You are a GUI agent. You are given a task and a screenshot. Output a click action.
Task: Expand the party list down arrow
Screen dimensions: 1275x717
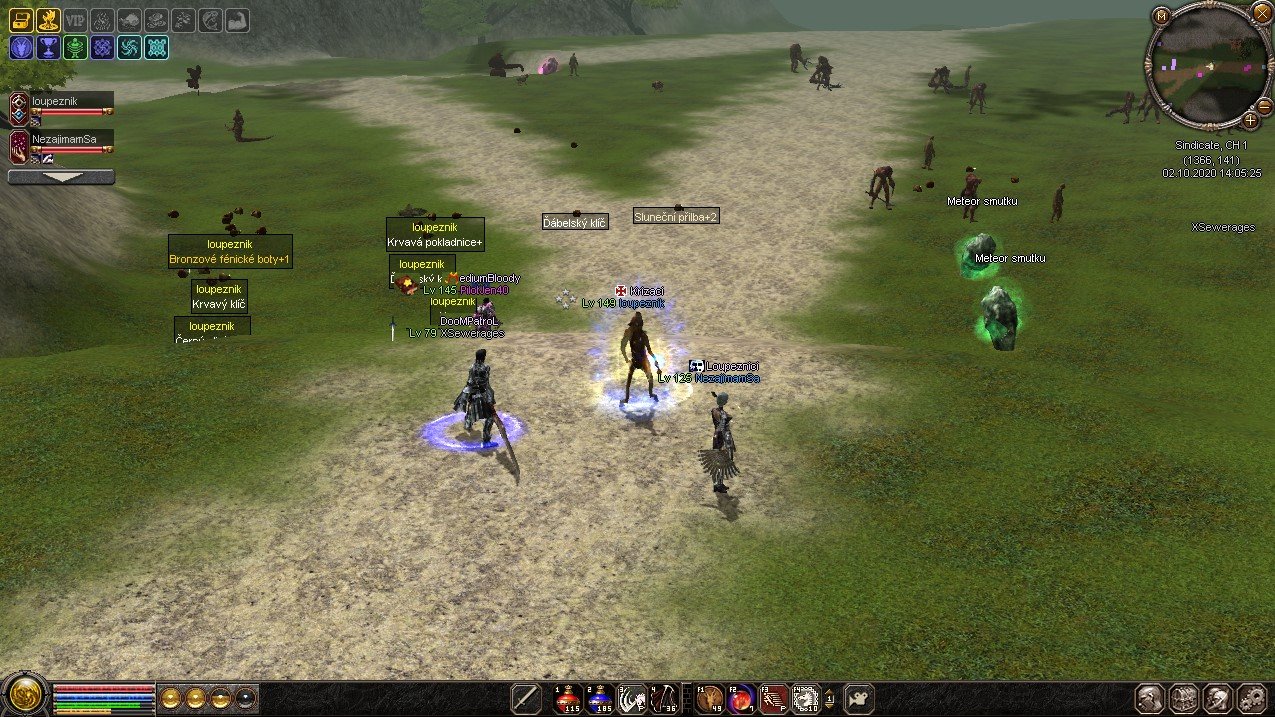pyautogui.click(x=61, y=177)
